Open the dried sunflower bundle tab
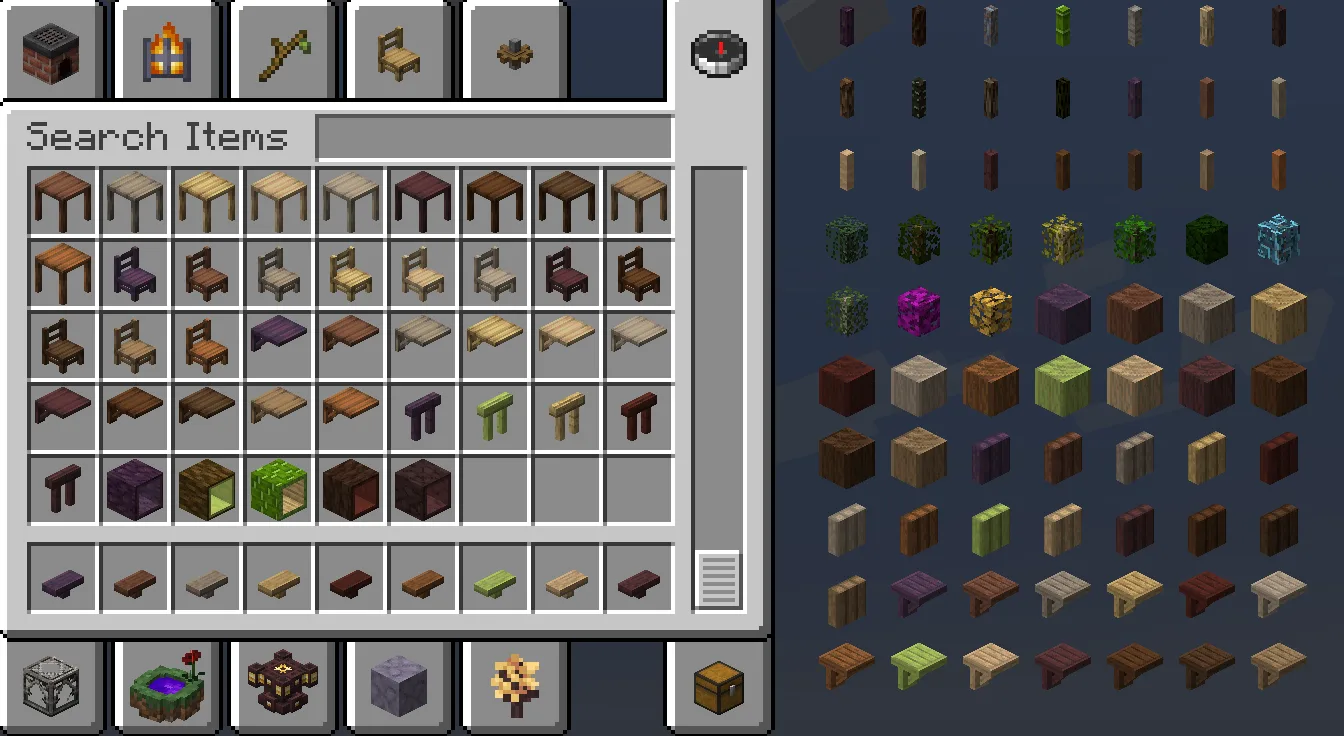Viewport: 1344px width, 736px height. click(515, 685)
